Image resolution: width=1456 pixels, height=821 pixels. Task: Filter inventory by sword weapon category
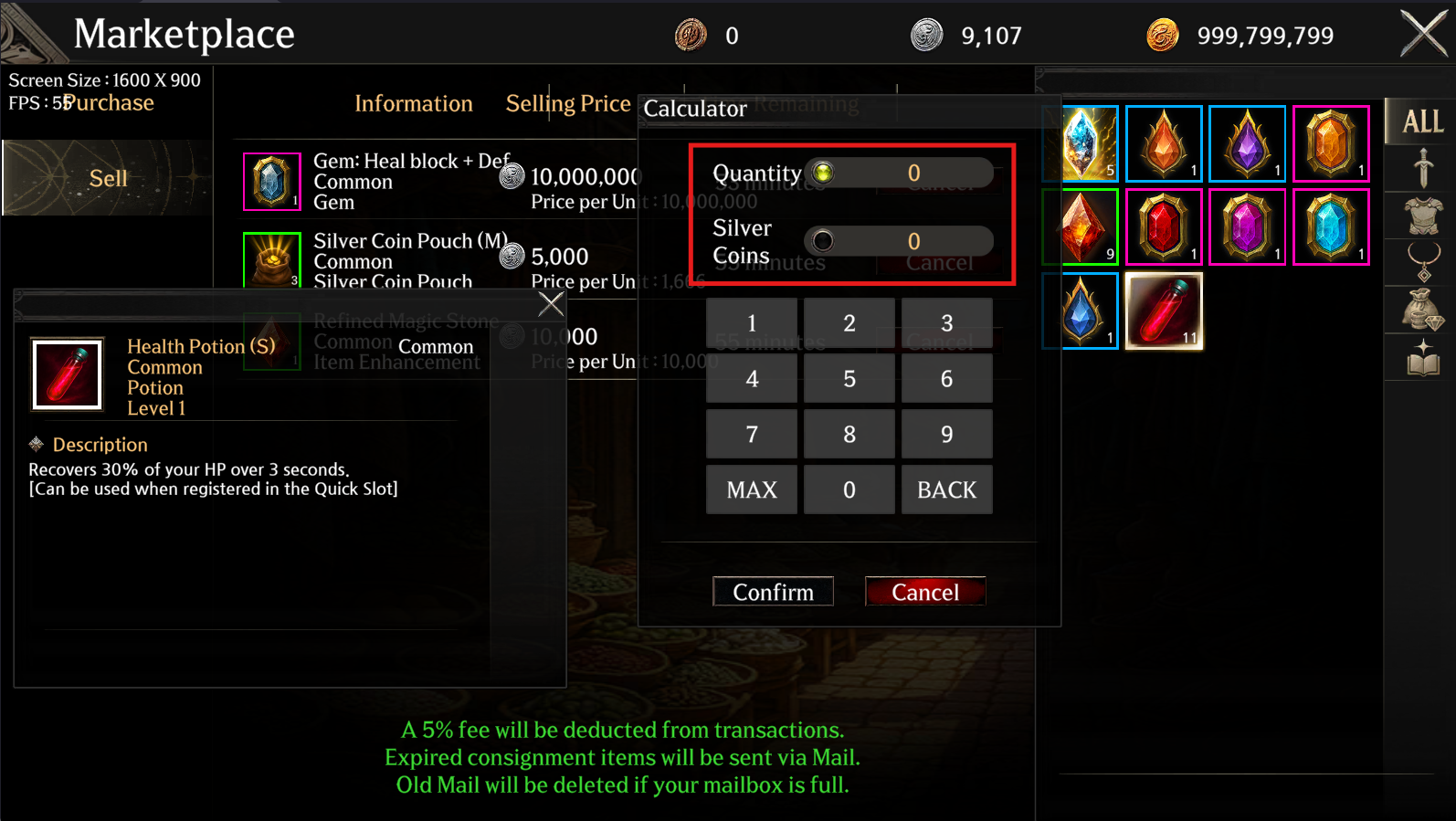click(x=1422, y=169)
